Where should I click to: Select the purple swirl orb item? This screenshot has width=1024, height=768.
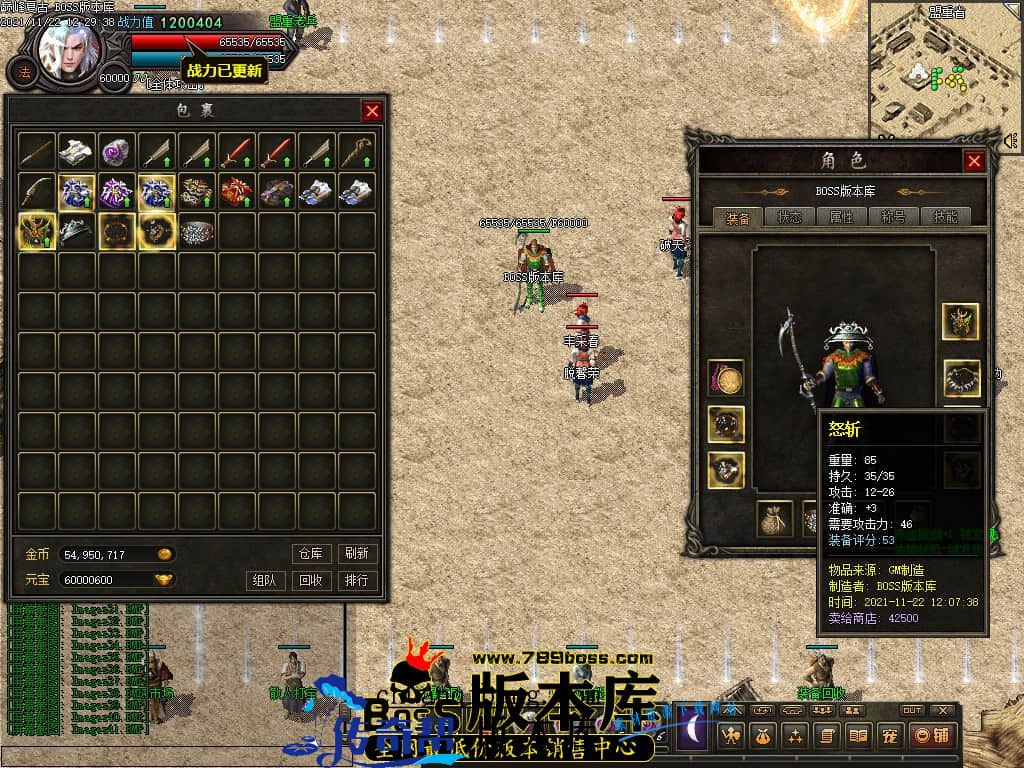tap(117, 151)
